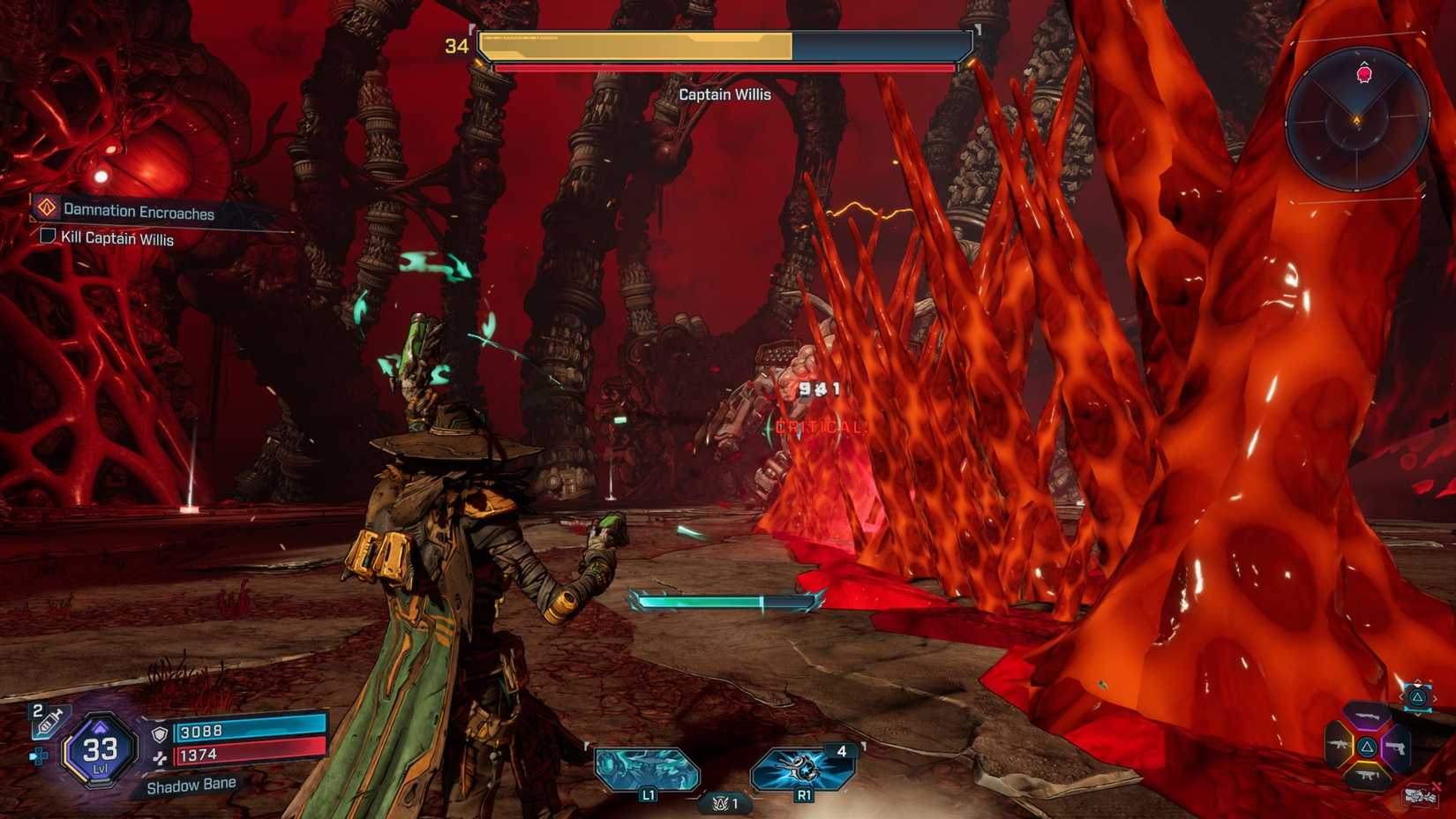
Task: Click the triangle button at the weapon wheel center
Action: 1369,747
